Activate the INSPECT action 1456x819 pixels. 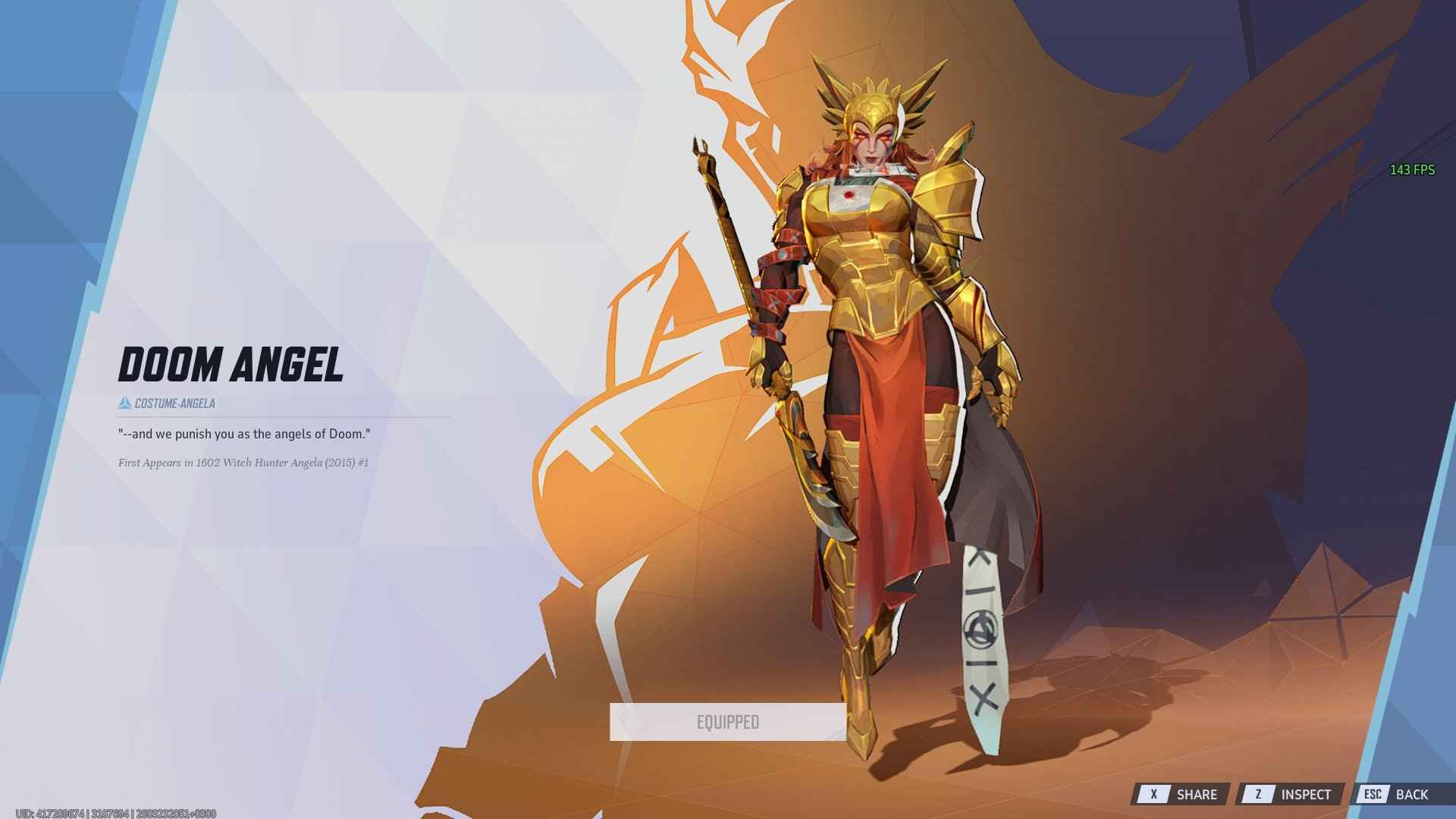[x=1306, y=794]
